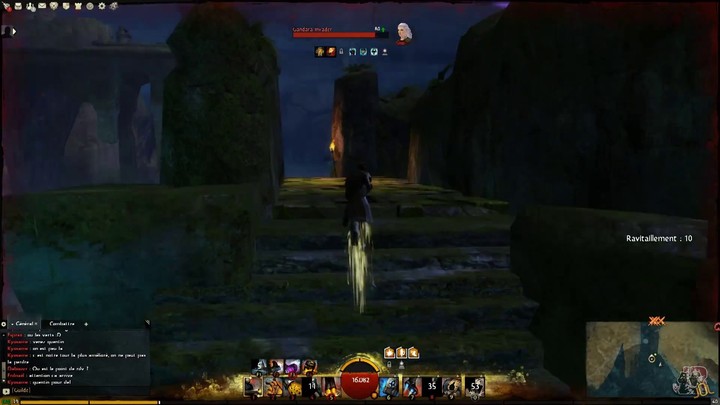Viewport: 720px width, 405px height.
Task: Expand the party portrait arrow
Action: (x=15, y=31)
